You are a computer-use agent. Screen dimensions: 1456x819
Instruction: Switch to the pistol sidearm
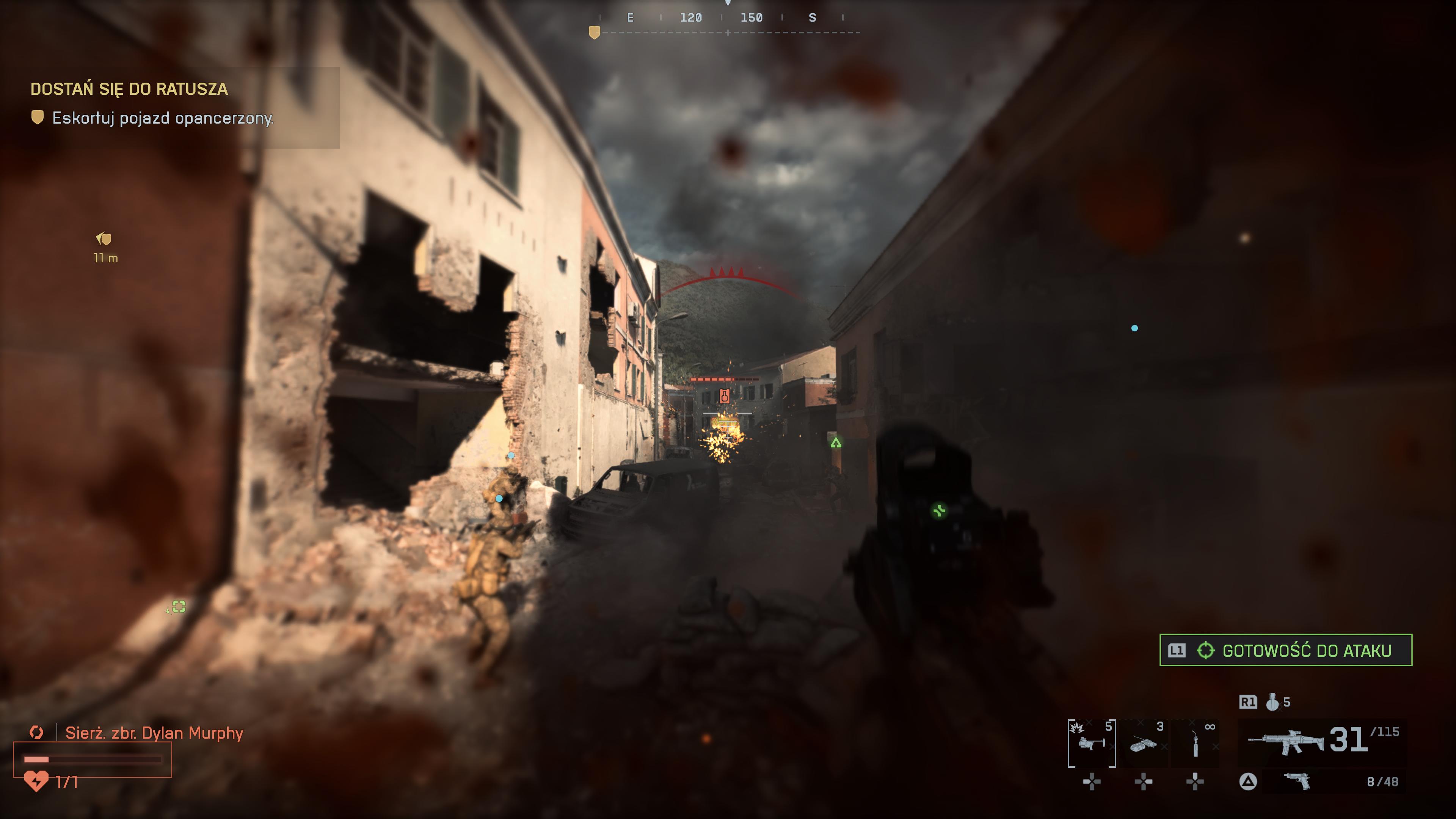click(x=1297, y=781)
